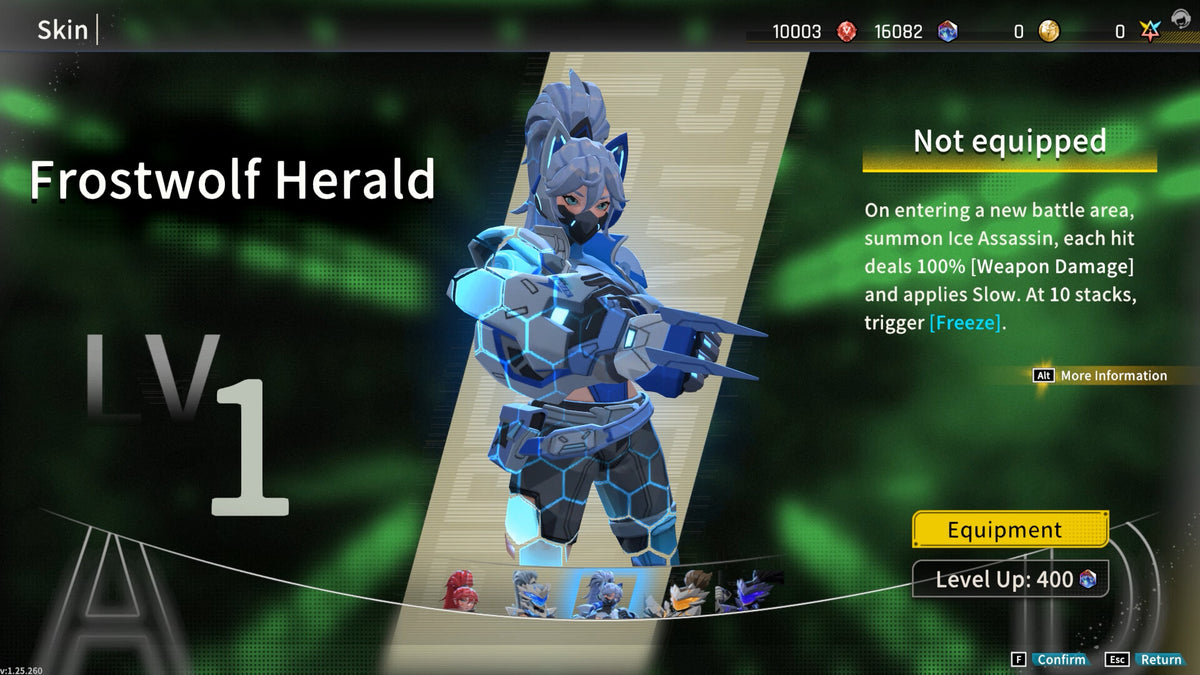This screenshot has width=1200, height=675.
Task: Equip the Frostwolf Herald skin via Equipment
Action: [1010, 530]
